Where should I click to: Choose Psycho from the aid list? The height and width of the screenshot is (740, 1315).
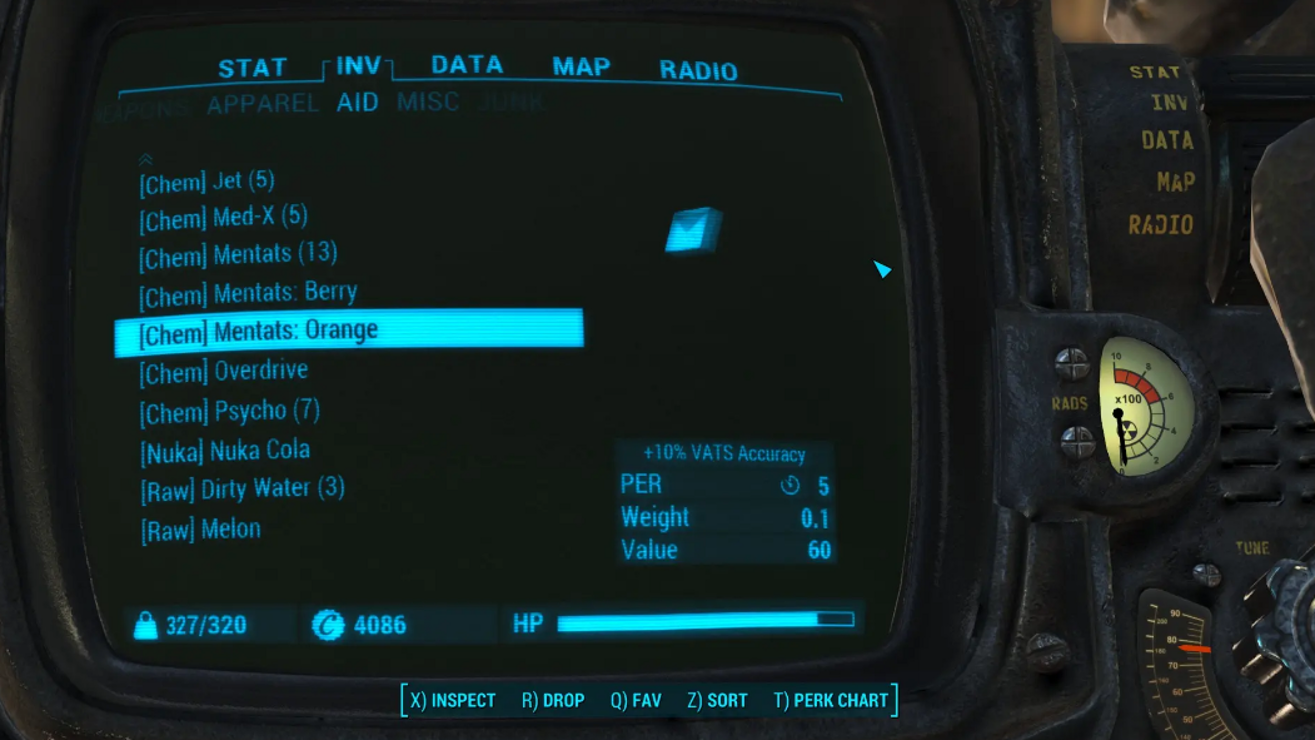coord(230,411)
